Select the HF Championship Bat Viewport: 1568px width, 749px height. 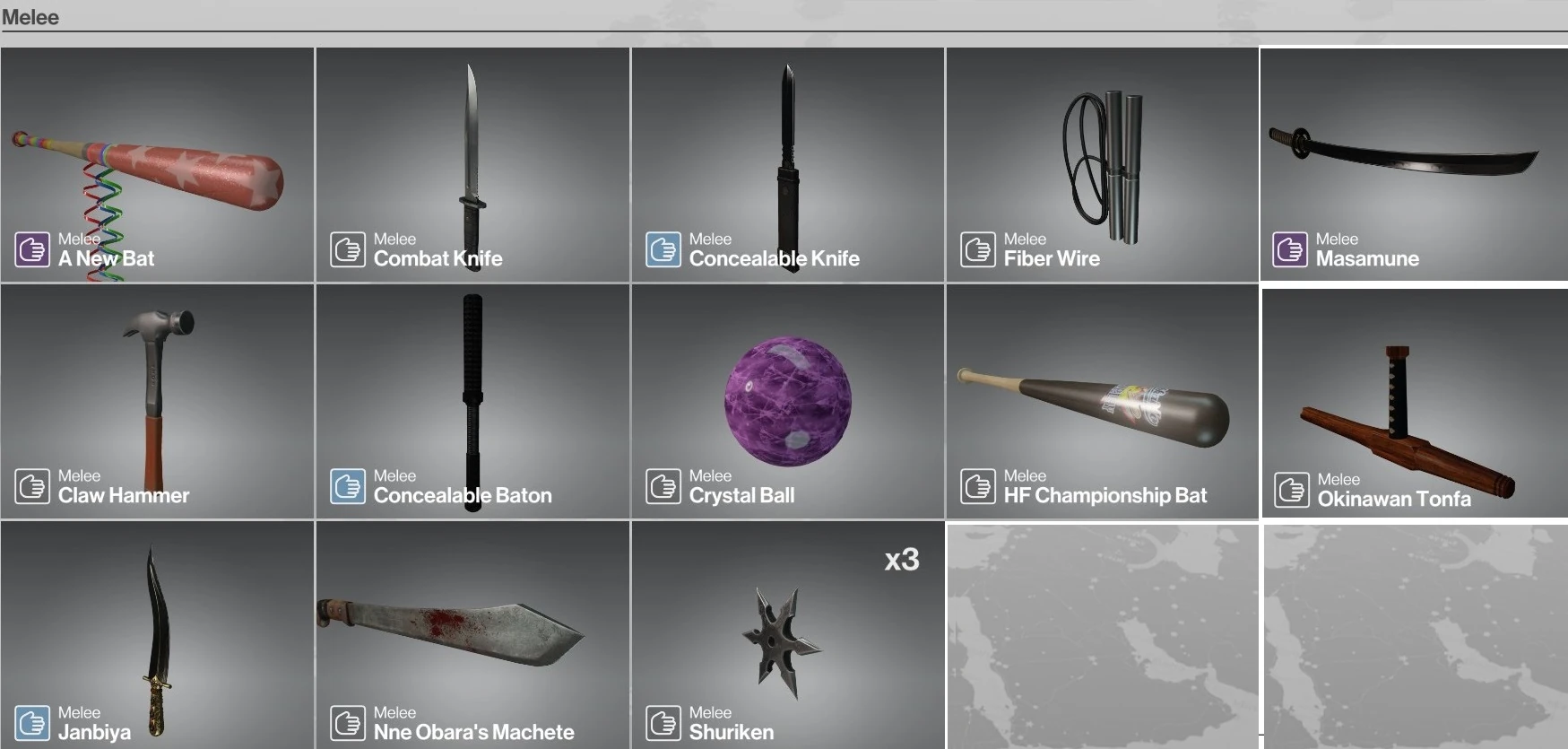pos(1101,401)
